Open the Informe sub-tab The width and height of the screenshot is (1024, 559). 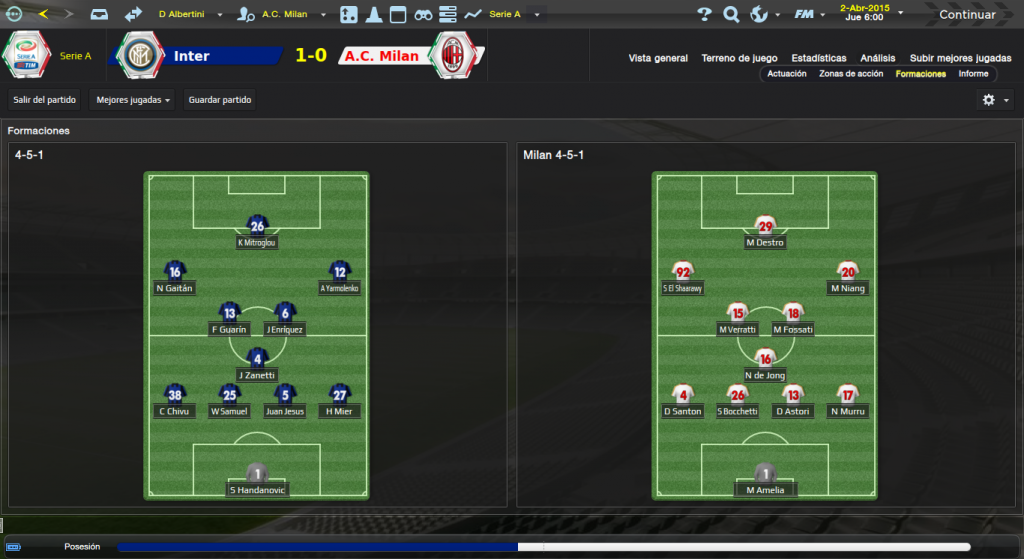point(973,74)
